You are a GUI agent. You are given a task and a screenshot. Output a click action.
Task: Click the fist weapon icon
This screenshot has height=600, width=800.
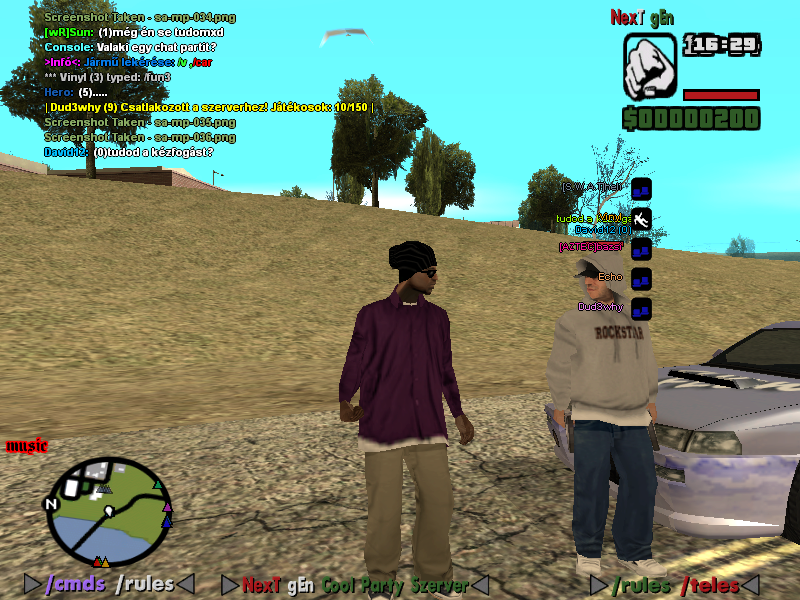point(650,66)
